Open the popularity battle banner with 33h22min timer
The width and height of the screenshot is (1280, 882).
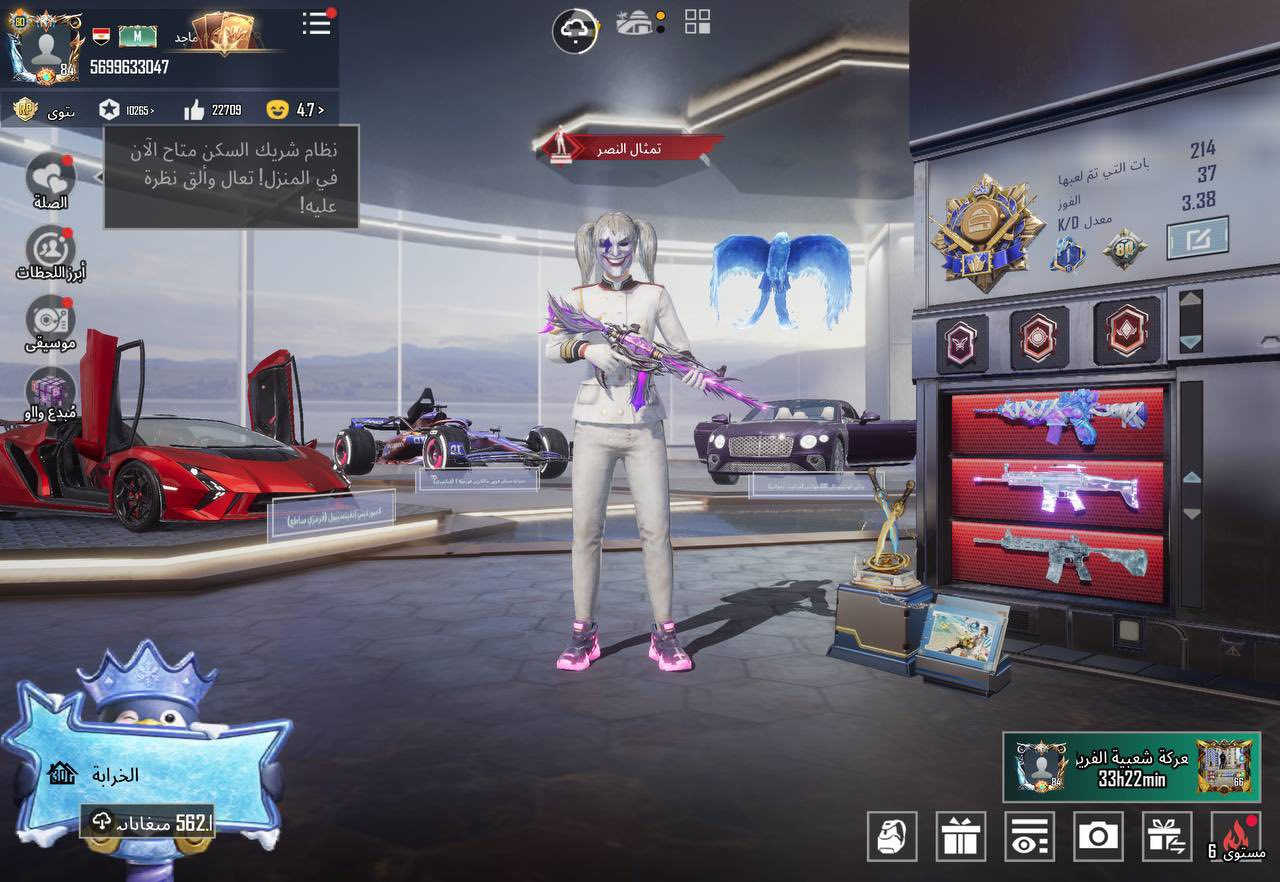(1131, 767)
